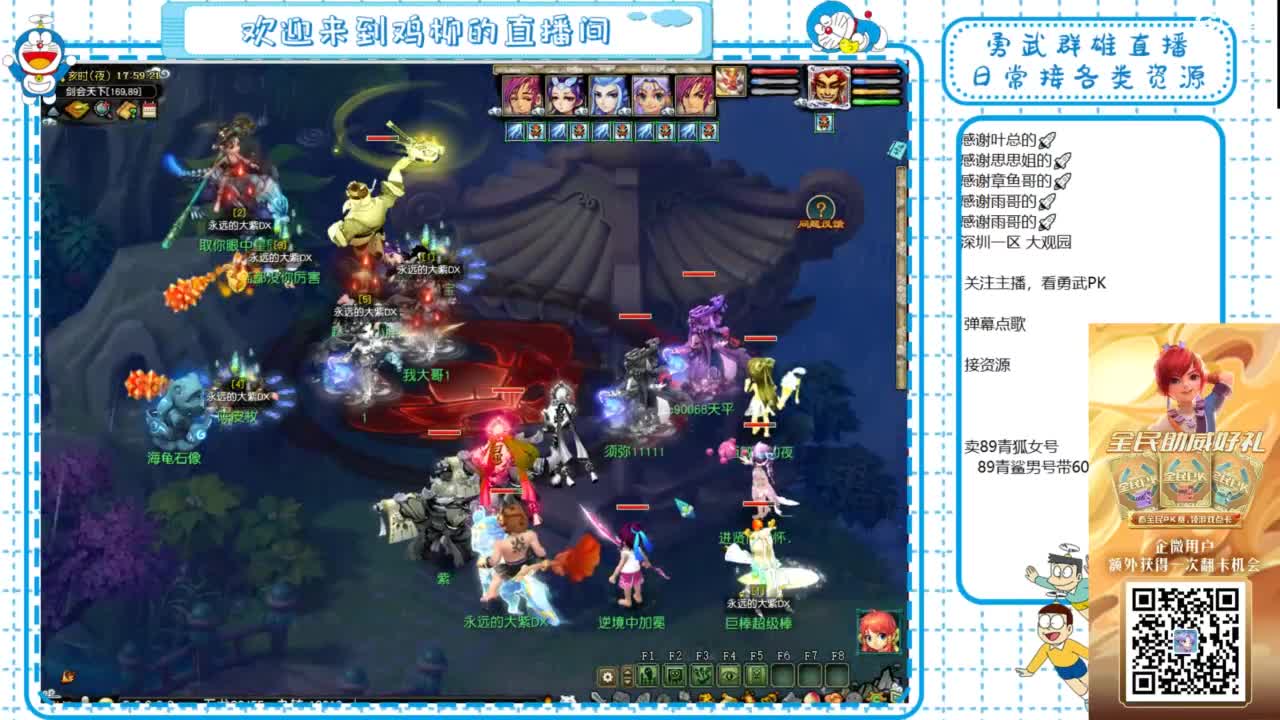Select the first green action skill icon
Screen dimensions: 1280x720
pyautogui.click(x=647, y=675)
